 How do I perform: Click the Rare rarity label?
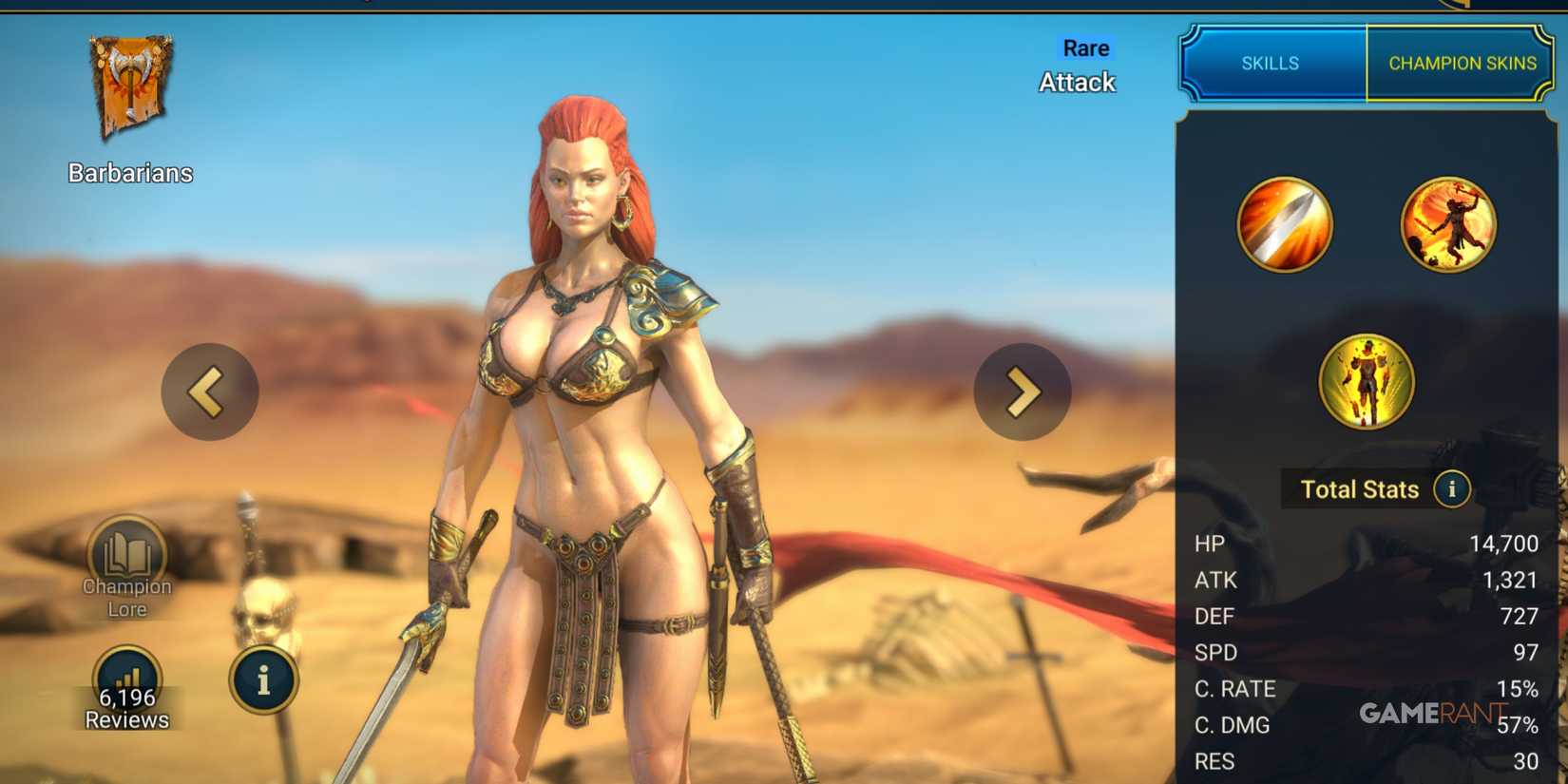tap(1084, 48)
